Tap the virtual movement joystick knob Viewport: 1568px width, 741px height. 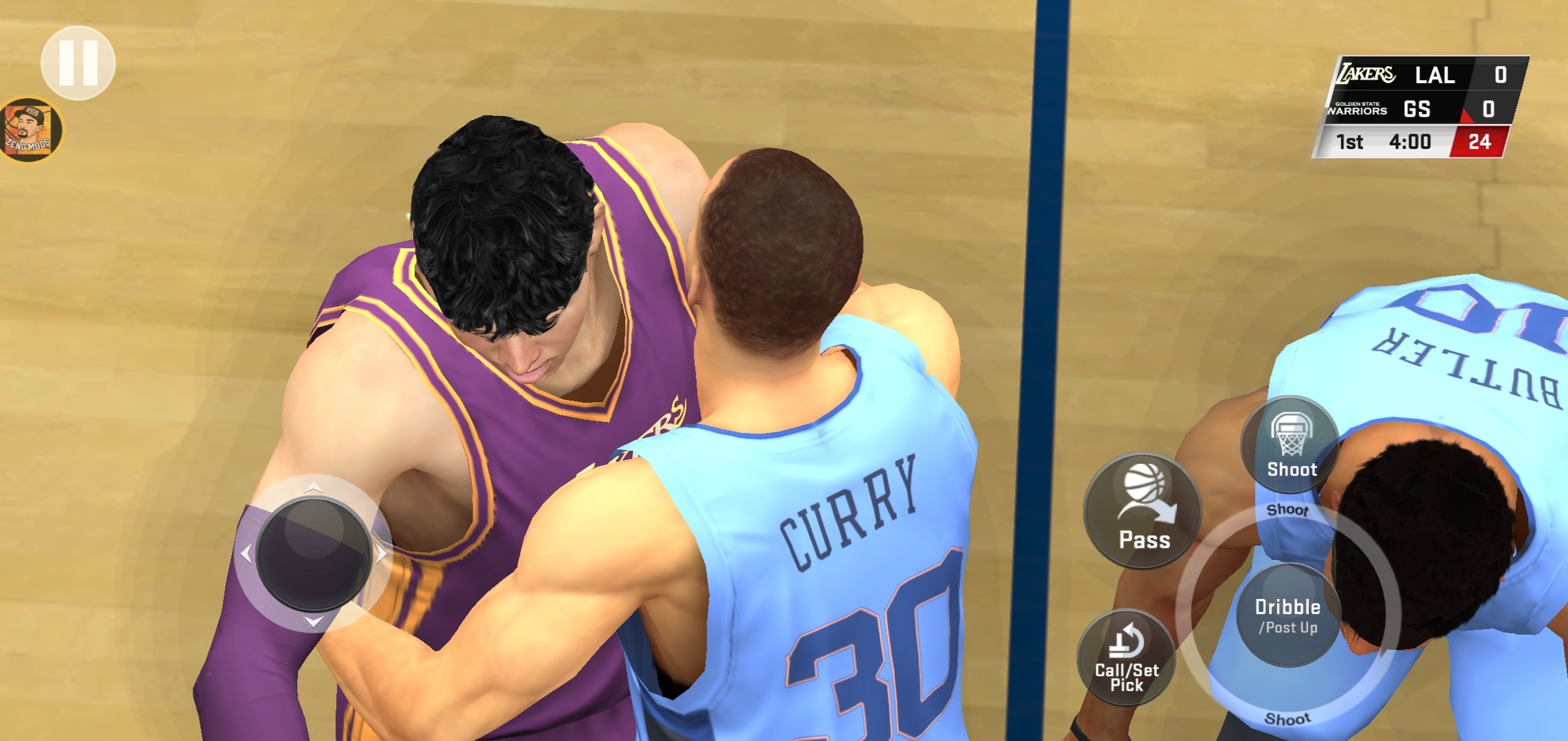pyautogui.click(x=314, y=554)
